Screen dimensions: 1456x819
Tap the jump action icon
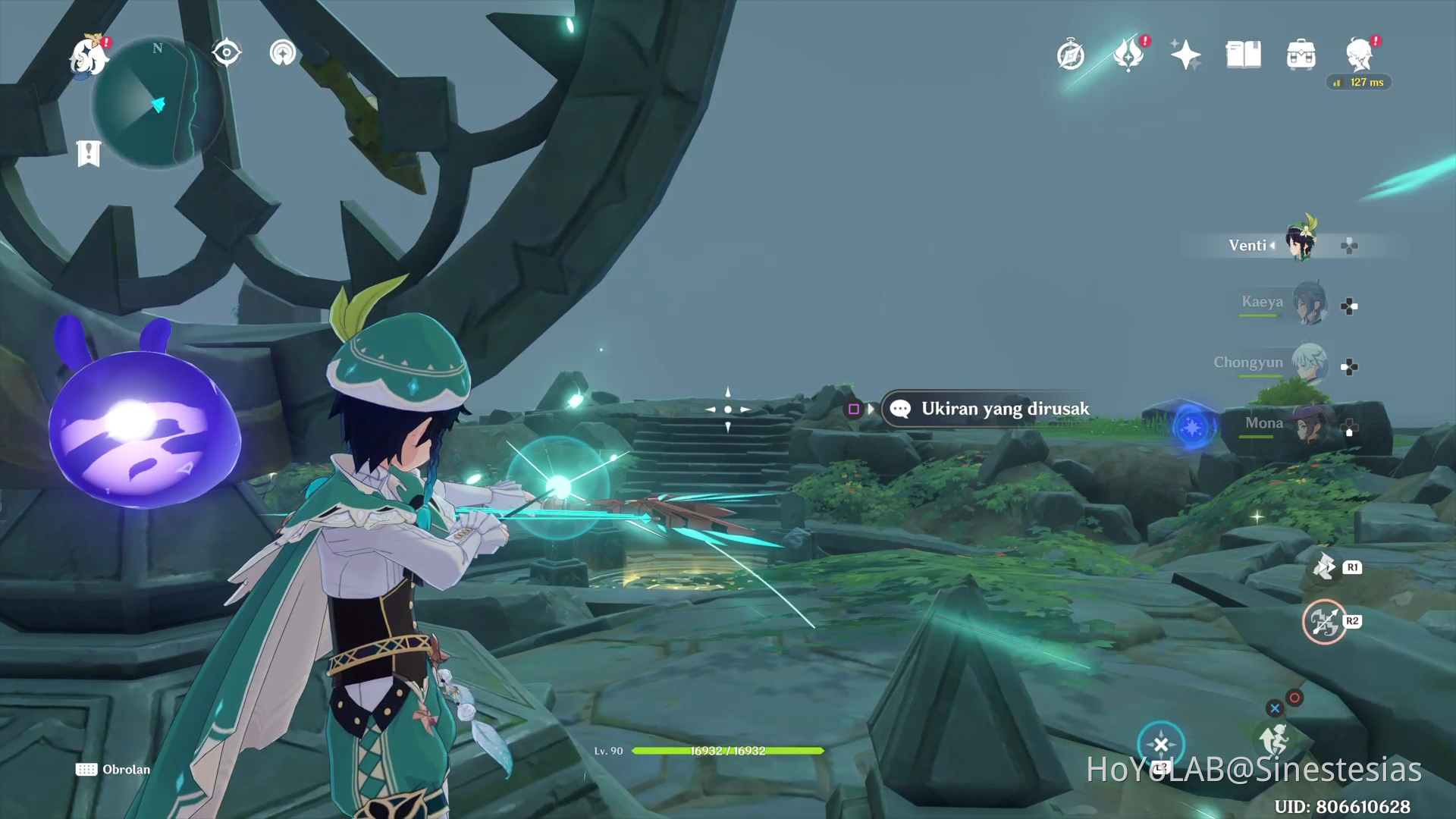point(1276,737)
